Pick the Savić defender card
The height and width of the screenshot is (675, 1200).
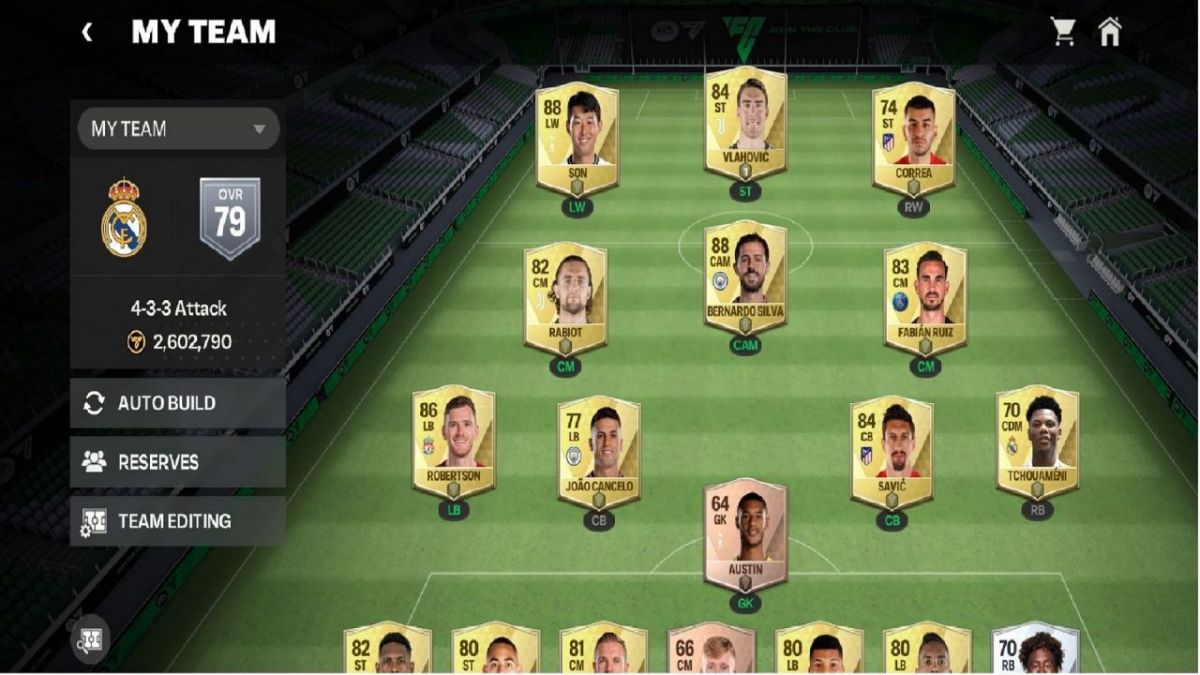(891, 451)
